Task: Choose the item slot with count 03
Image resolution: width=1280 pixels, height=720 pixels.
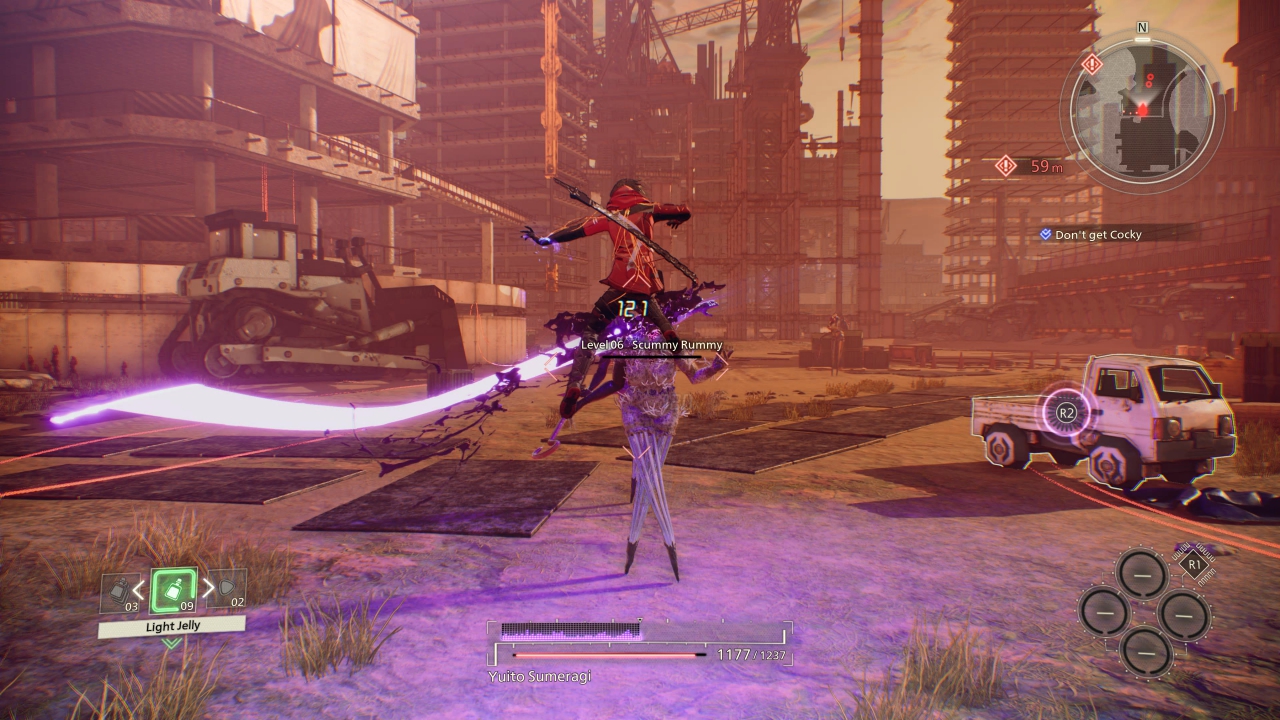Action: (x=119, y=591)
